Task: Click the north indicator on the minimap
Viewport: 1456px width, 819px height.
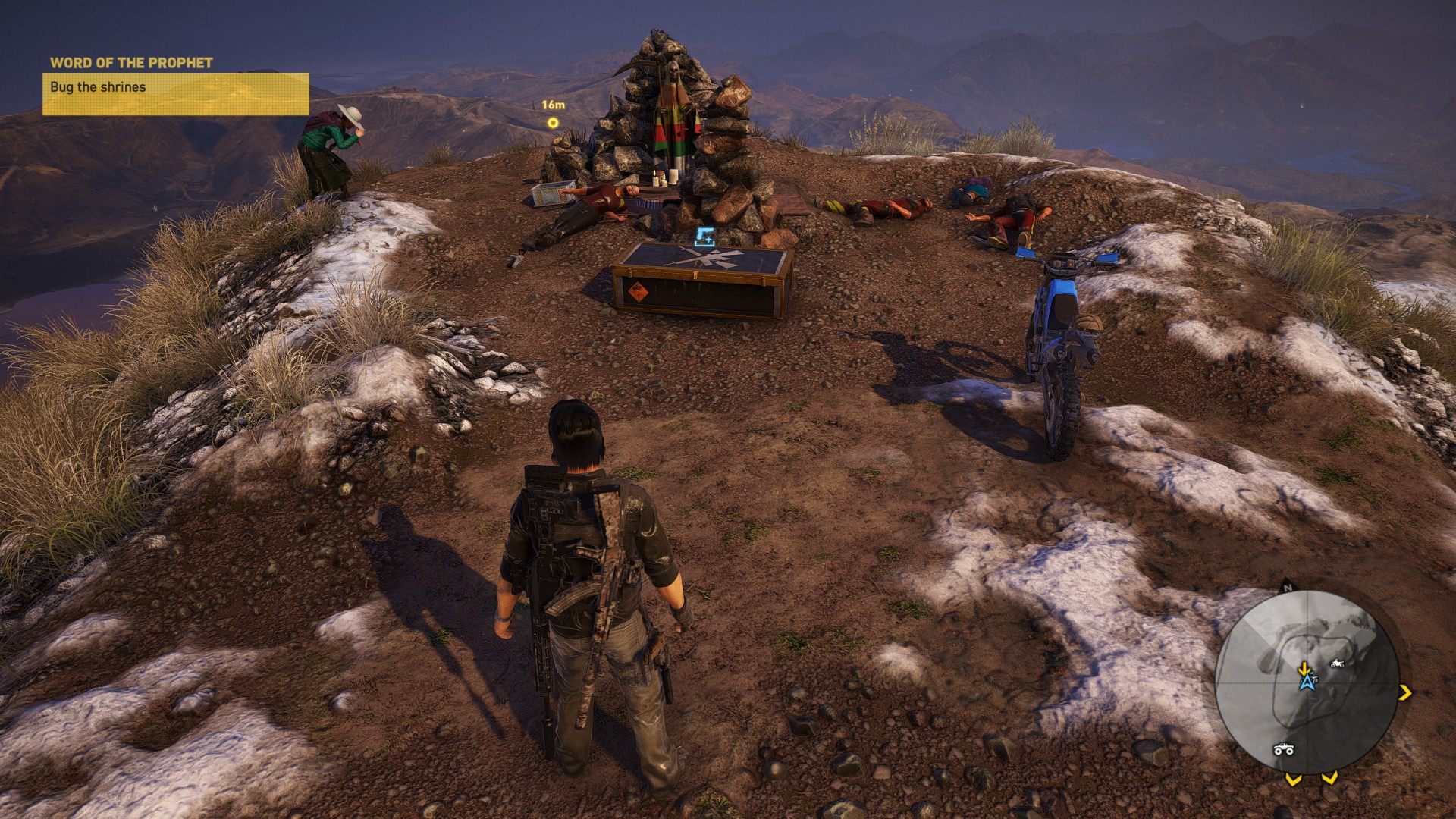Action: tap(1287, 587)
